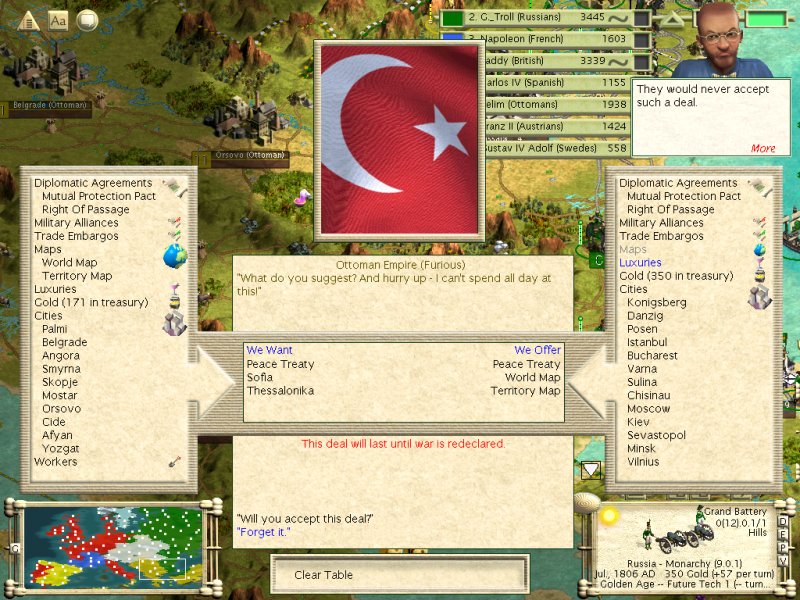
Task: Remove World Map from We Offer column
Action: 532,377
